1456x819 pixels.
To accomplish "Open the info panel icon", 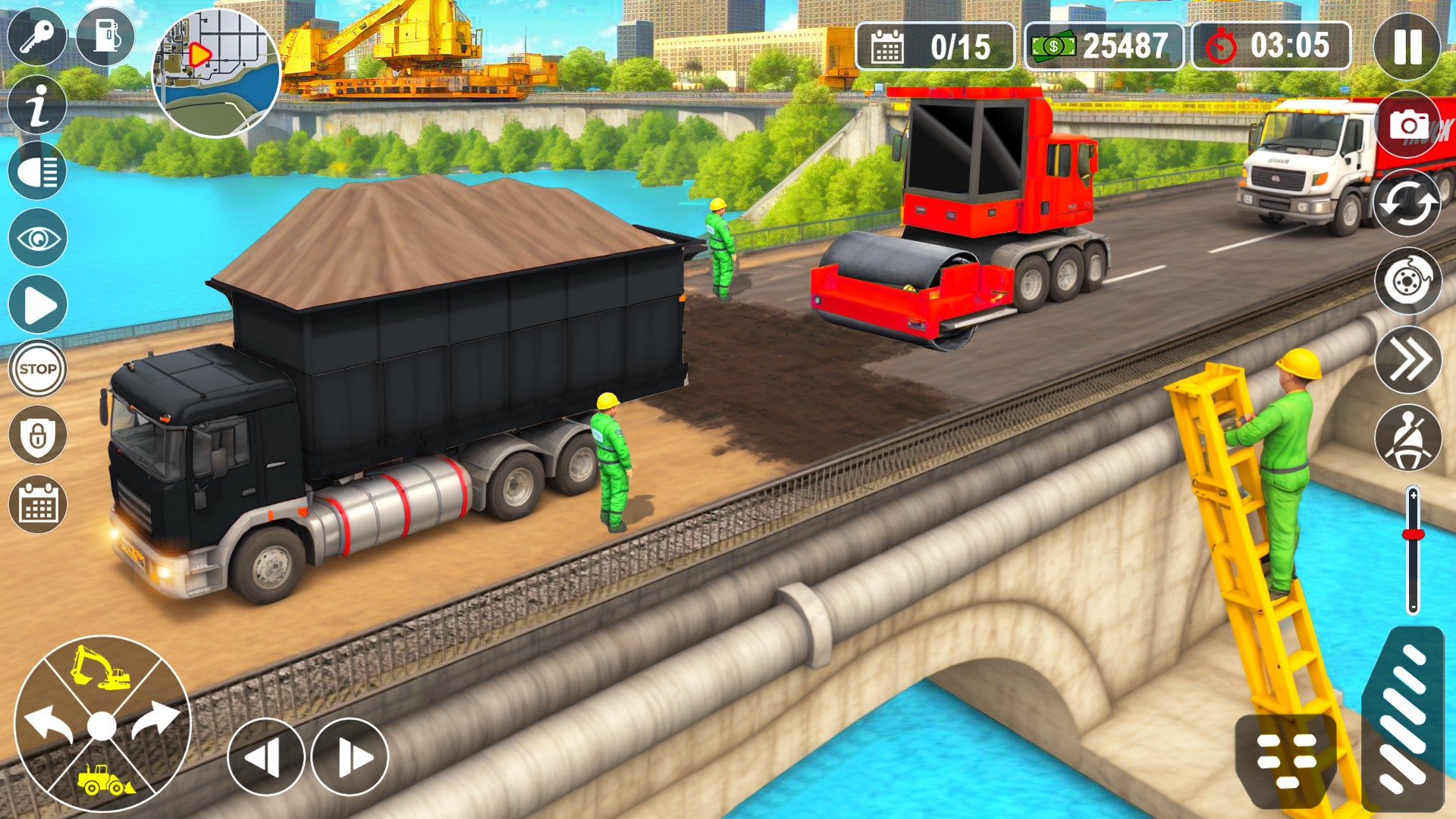I will (x=36, y=103).
